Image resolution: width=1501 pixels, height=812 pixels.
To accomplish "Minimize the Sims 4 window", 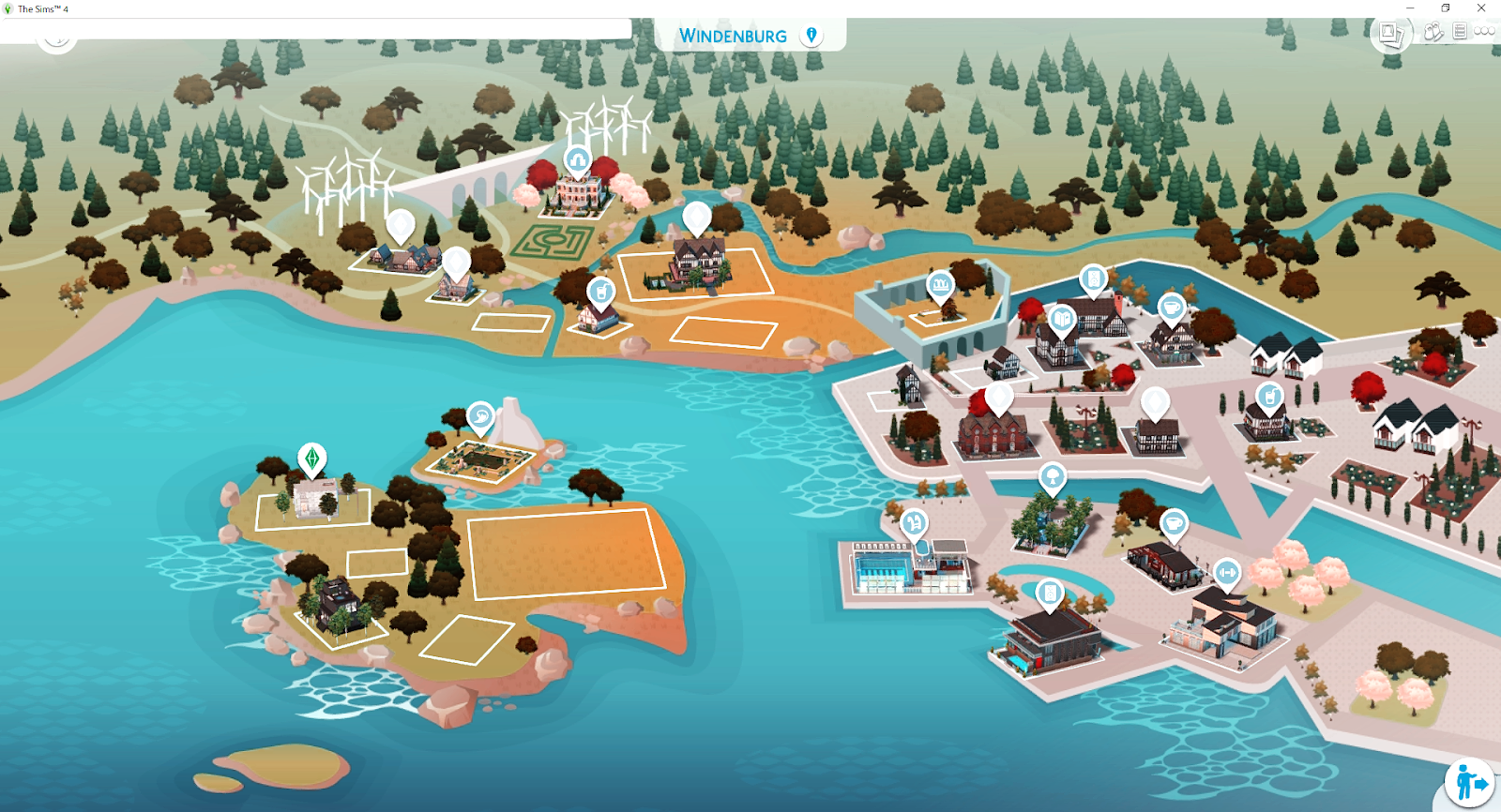I will [x=1410, y=8].
